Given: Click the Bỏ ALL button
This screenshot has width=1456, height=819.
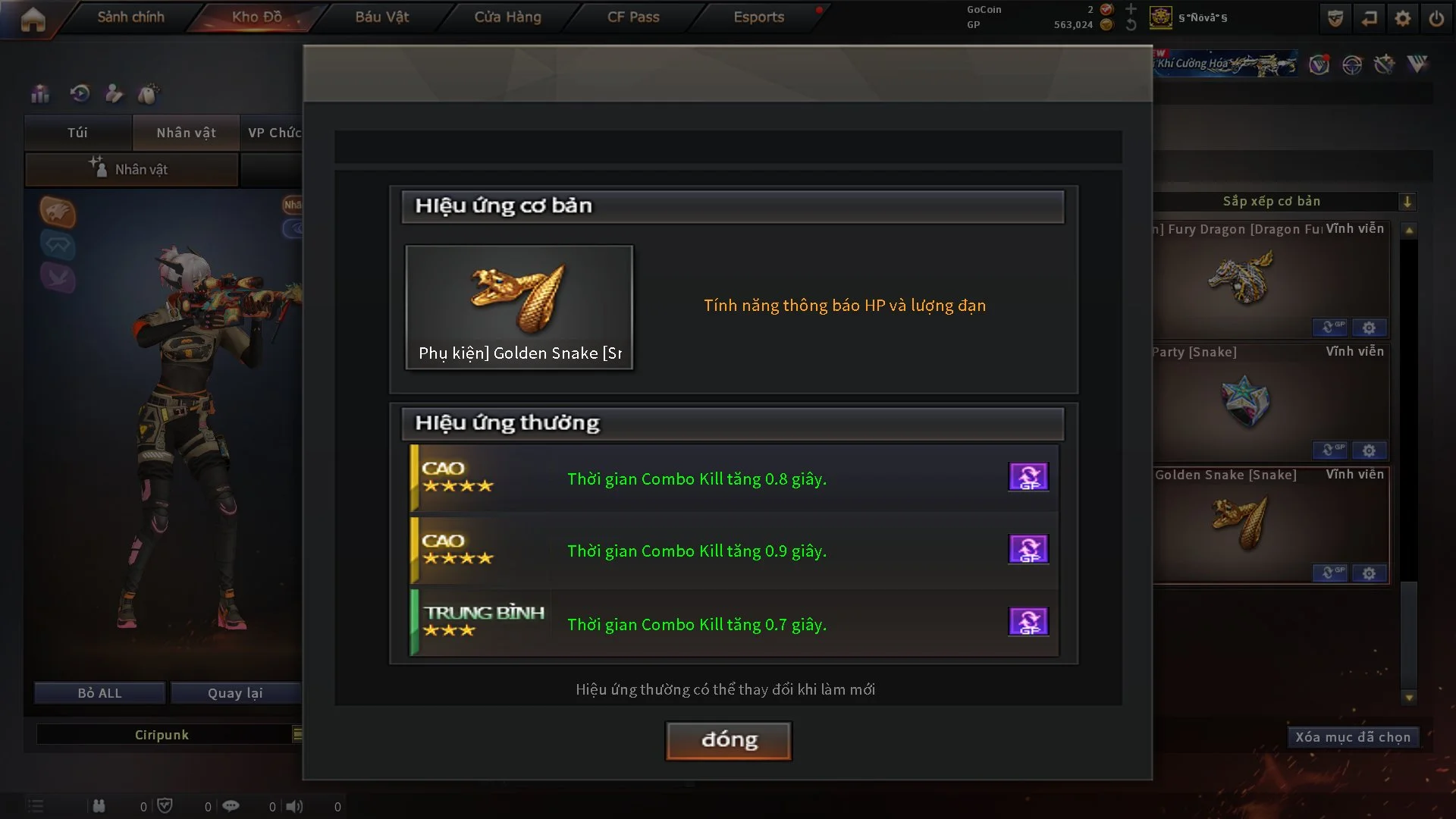Looking at the screenshot, I should pos(99,693).
